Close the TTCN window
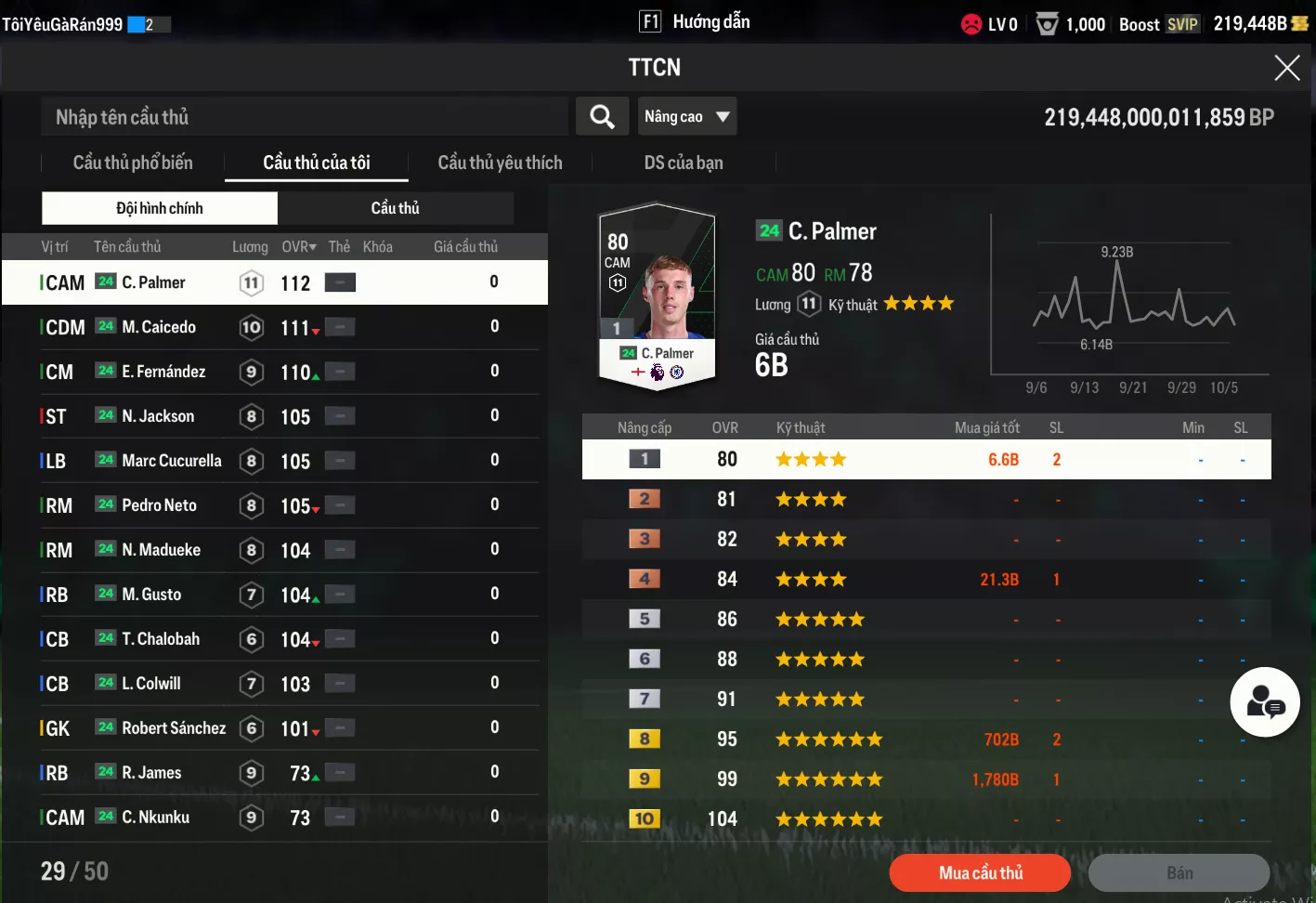This screenshot has width=1316, height=903. pos(1286,68)
